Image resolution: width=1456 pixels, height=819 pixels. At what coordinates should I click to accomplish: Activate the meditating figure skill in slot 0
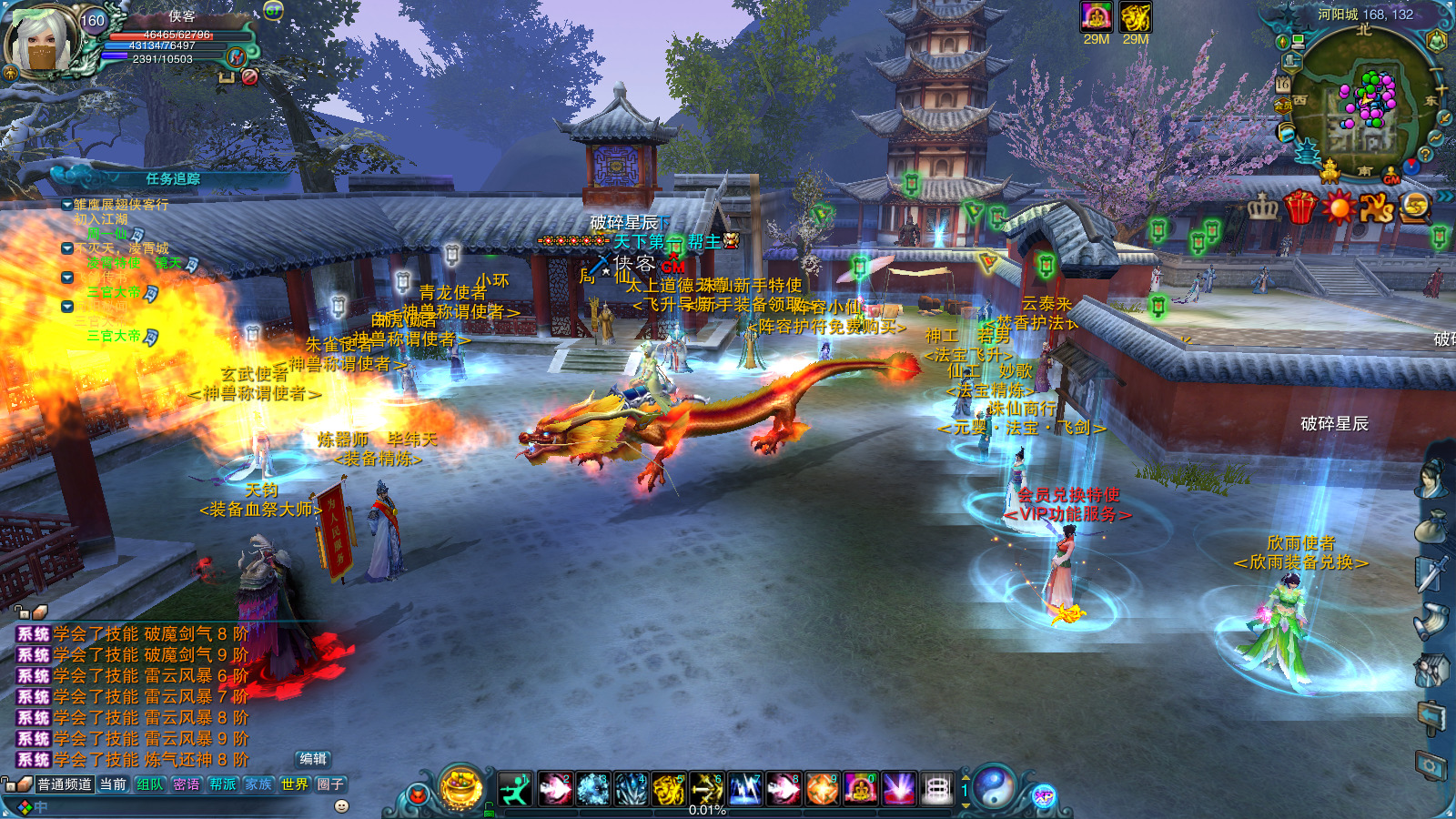[860, 788]
